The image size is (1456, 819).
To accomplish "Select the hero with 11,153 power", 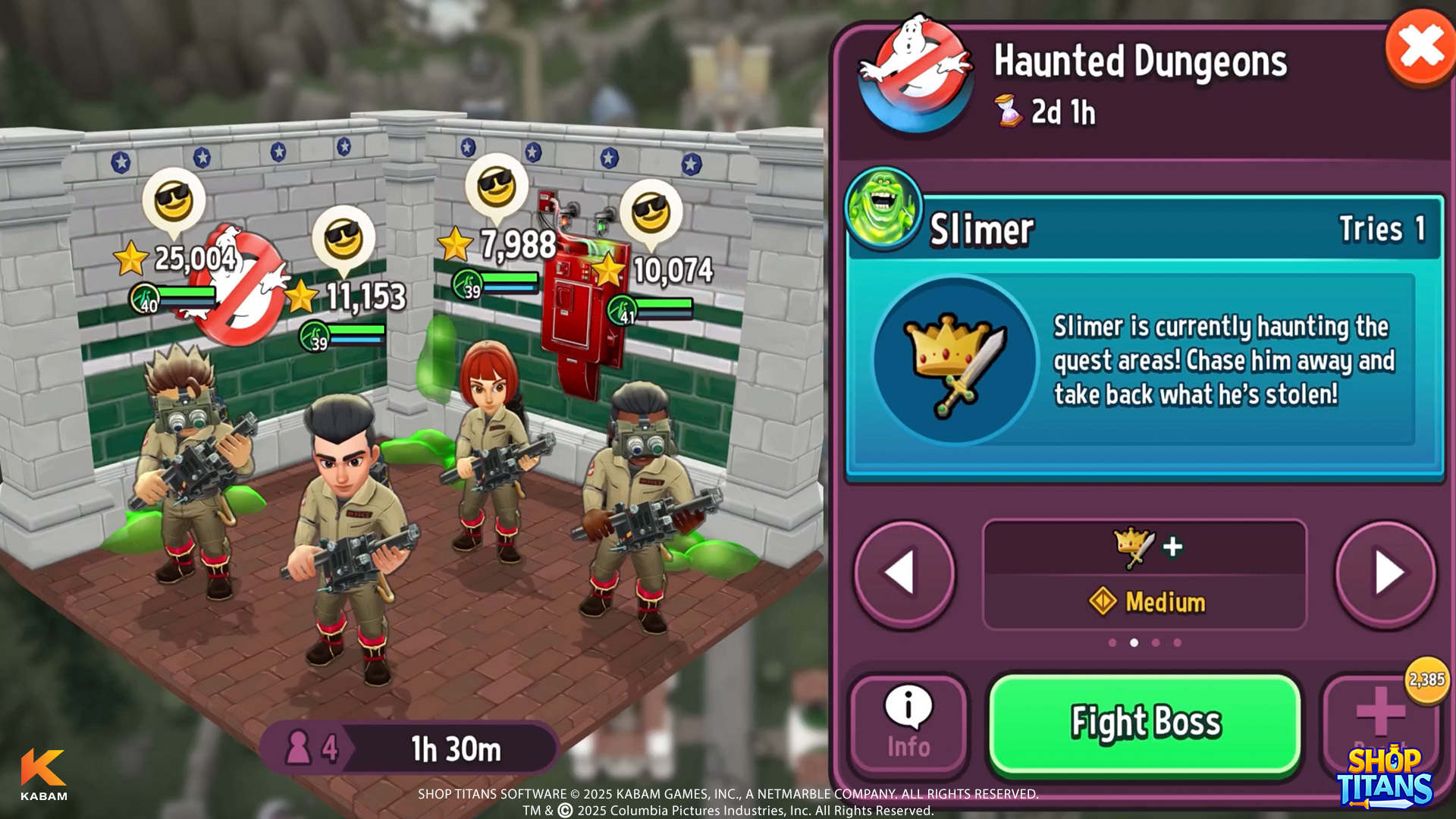I will (x=347, y=531).
